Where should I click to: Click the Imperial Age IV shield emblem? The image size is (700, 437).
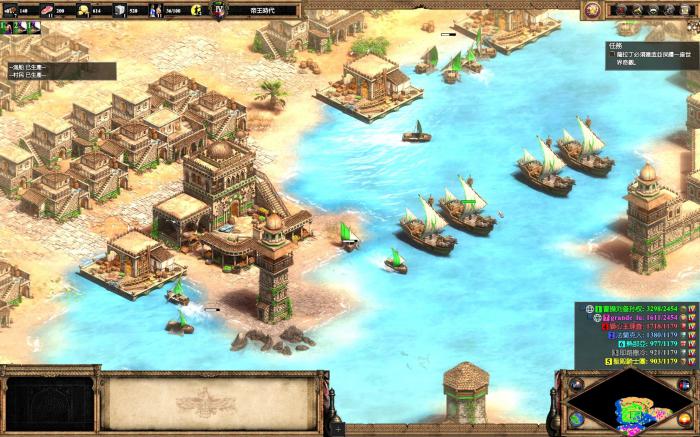219,10
